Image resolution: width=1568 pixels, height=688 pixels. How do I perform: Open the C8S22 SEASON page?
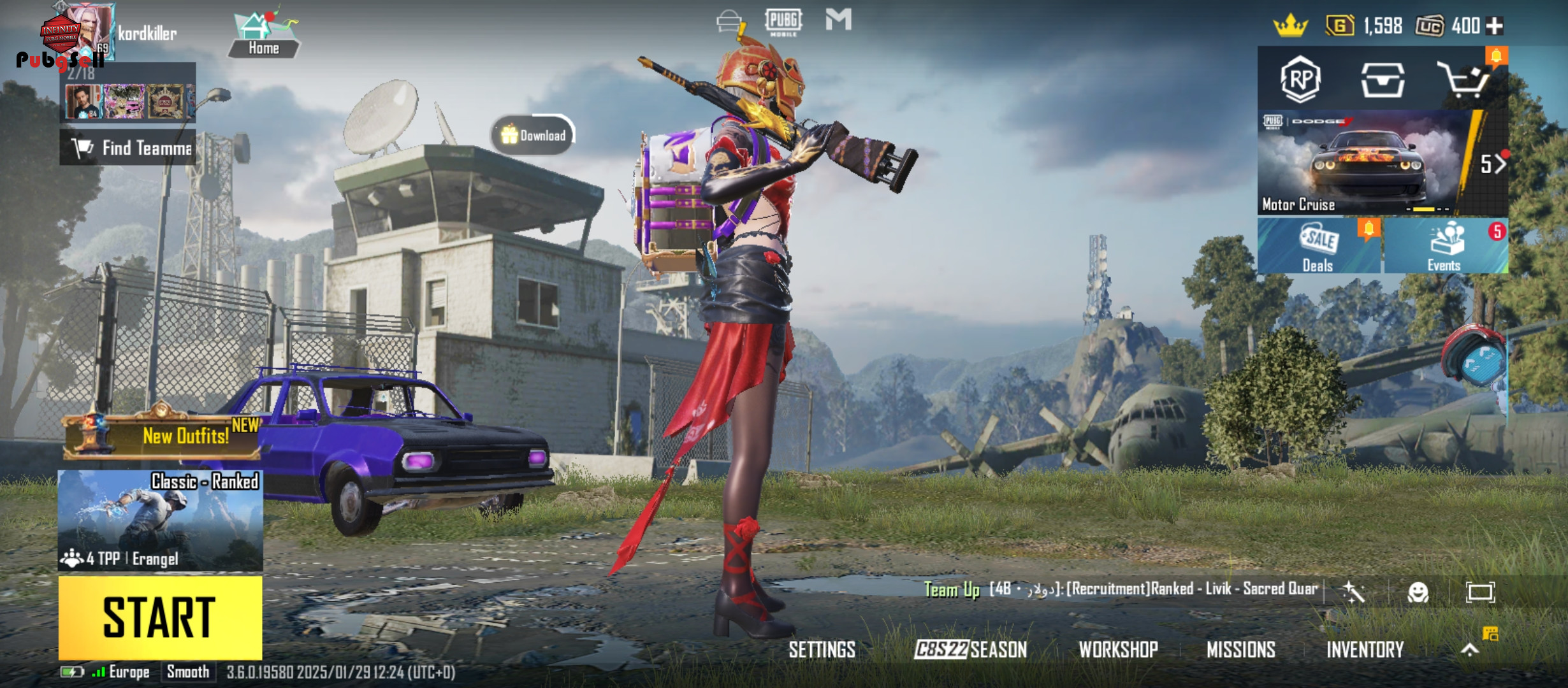[x=971, y=649]
